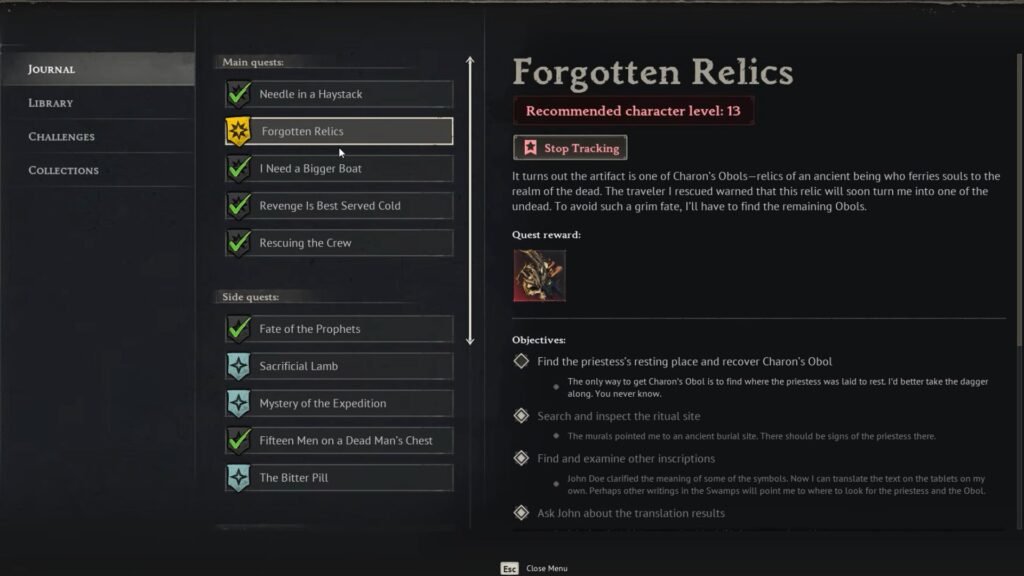Screen dimensions: 1024x576
Task: Select the Needle in a Haystack quest
Action: [338, 94]
